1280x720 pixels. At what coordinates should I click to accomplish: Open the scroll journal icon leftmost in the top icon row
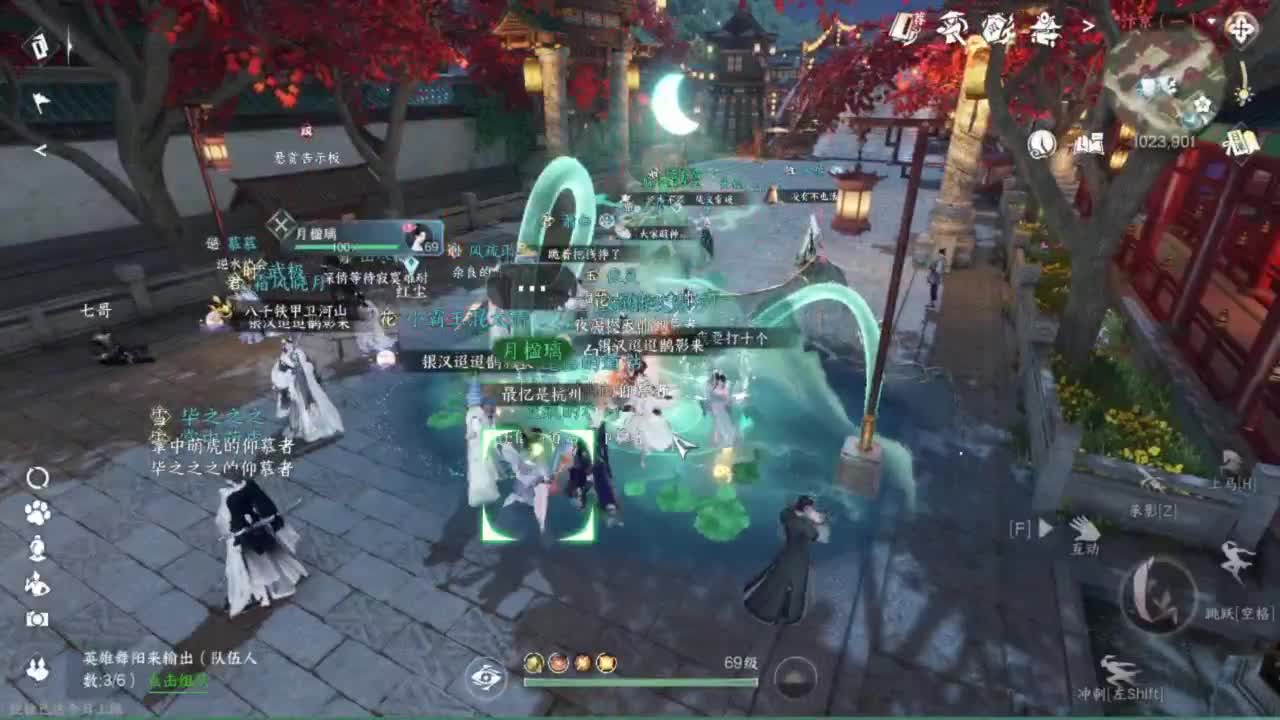pyautogui.click(x=903, y=27)
